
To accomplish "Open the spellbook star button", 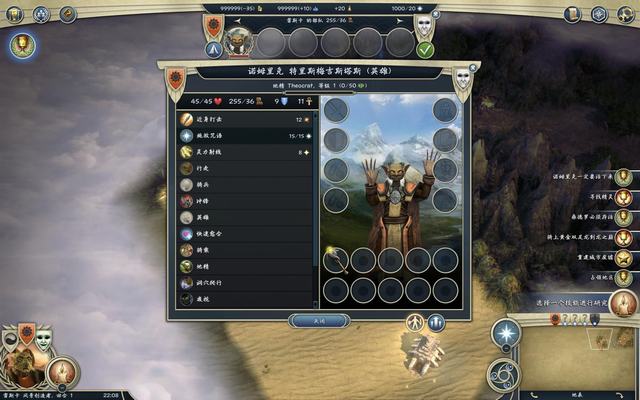I will click(506, 334).
